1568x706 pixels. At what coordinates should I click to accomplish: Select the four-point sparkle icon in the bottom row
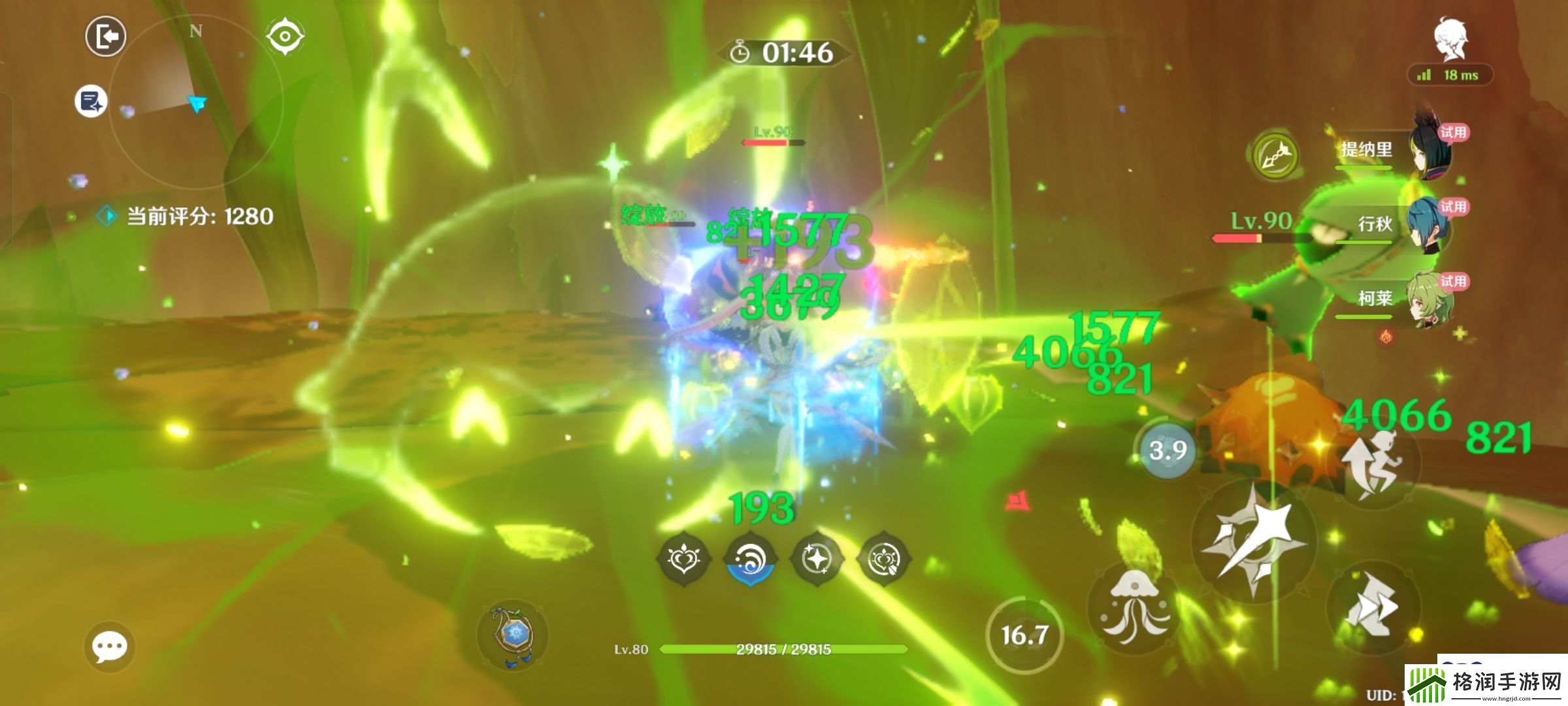[x=817, y=560]
